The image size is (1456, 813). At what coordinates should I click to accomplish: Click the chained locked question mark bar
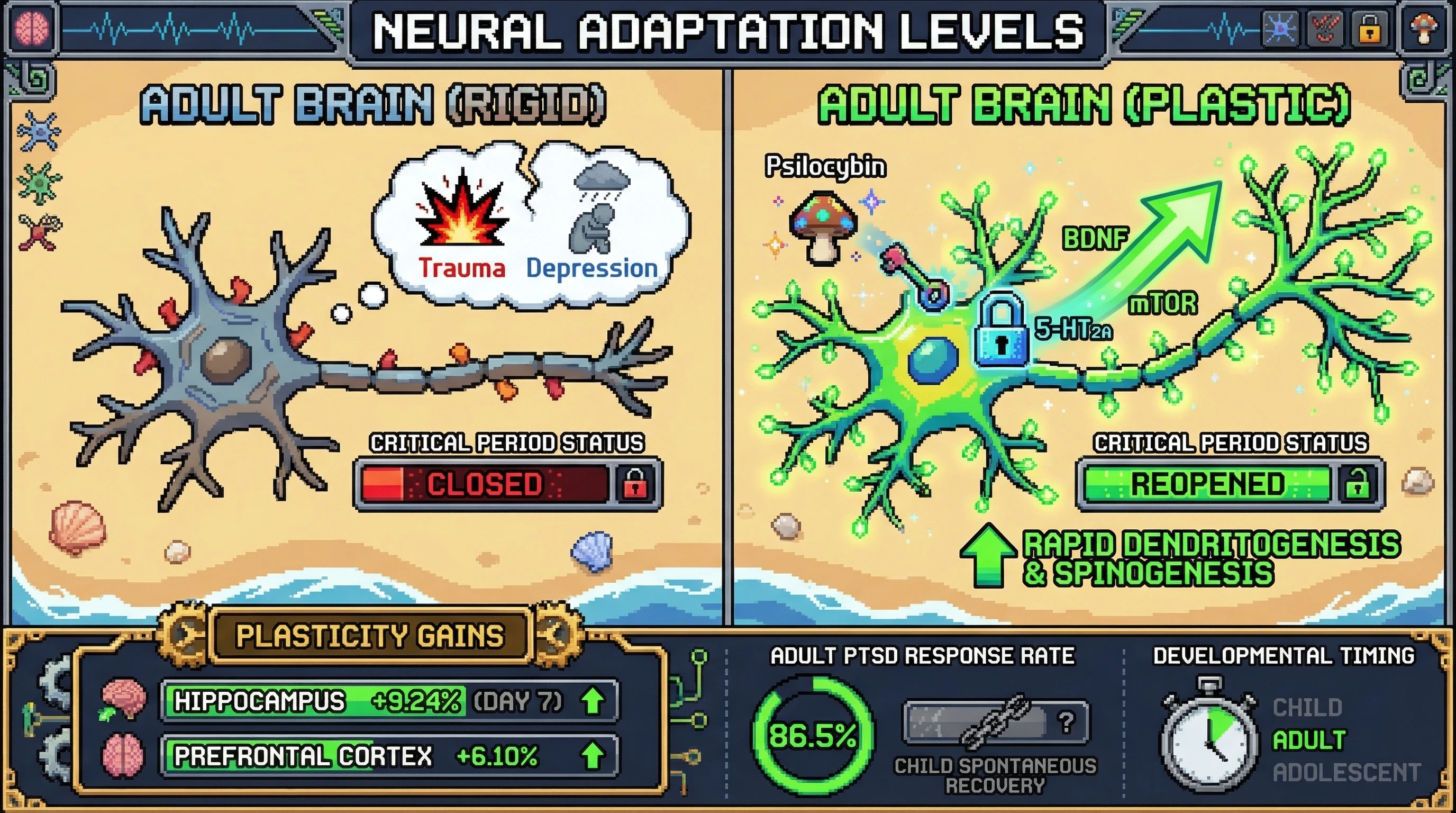996,722
